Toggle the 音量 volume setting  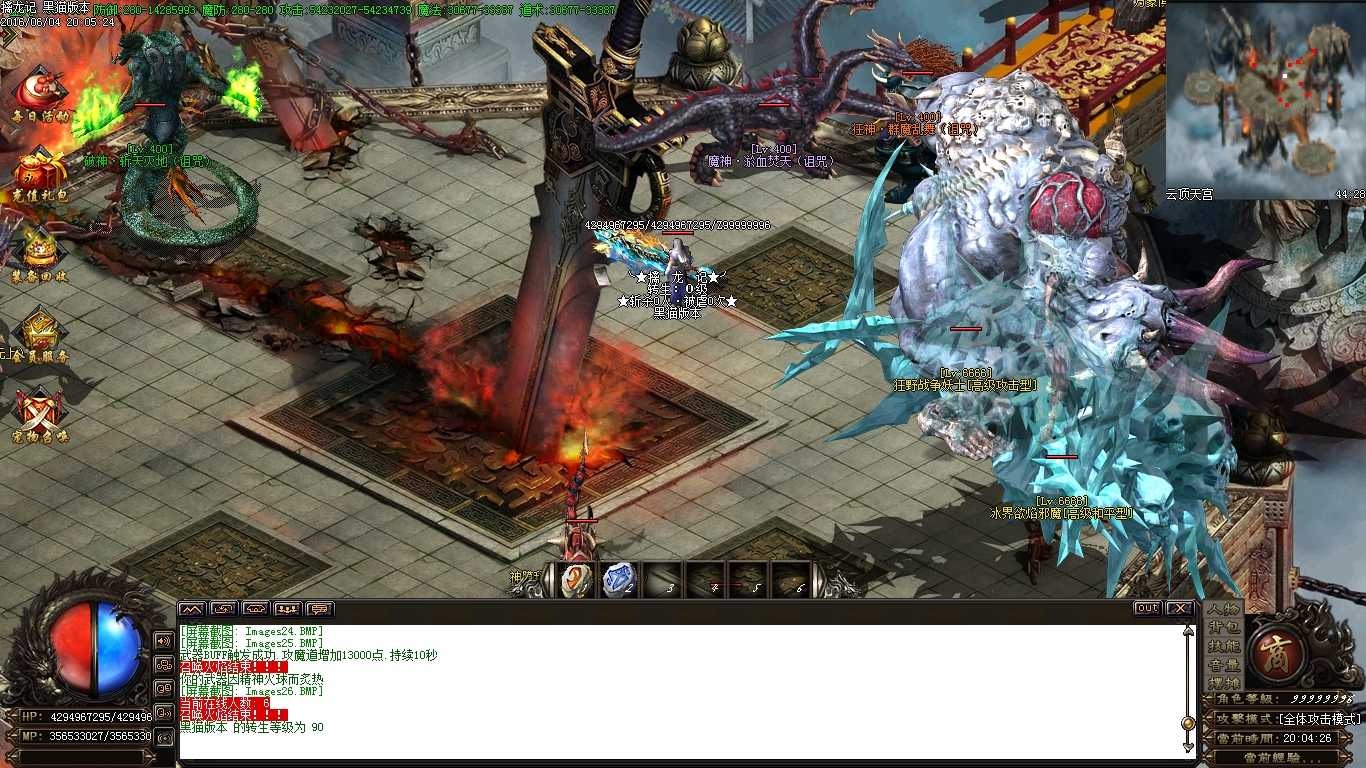pyautogui.click(x=1224, y=665)
